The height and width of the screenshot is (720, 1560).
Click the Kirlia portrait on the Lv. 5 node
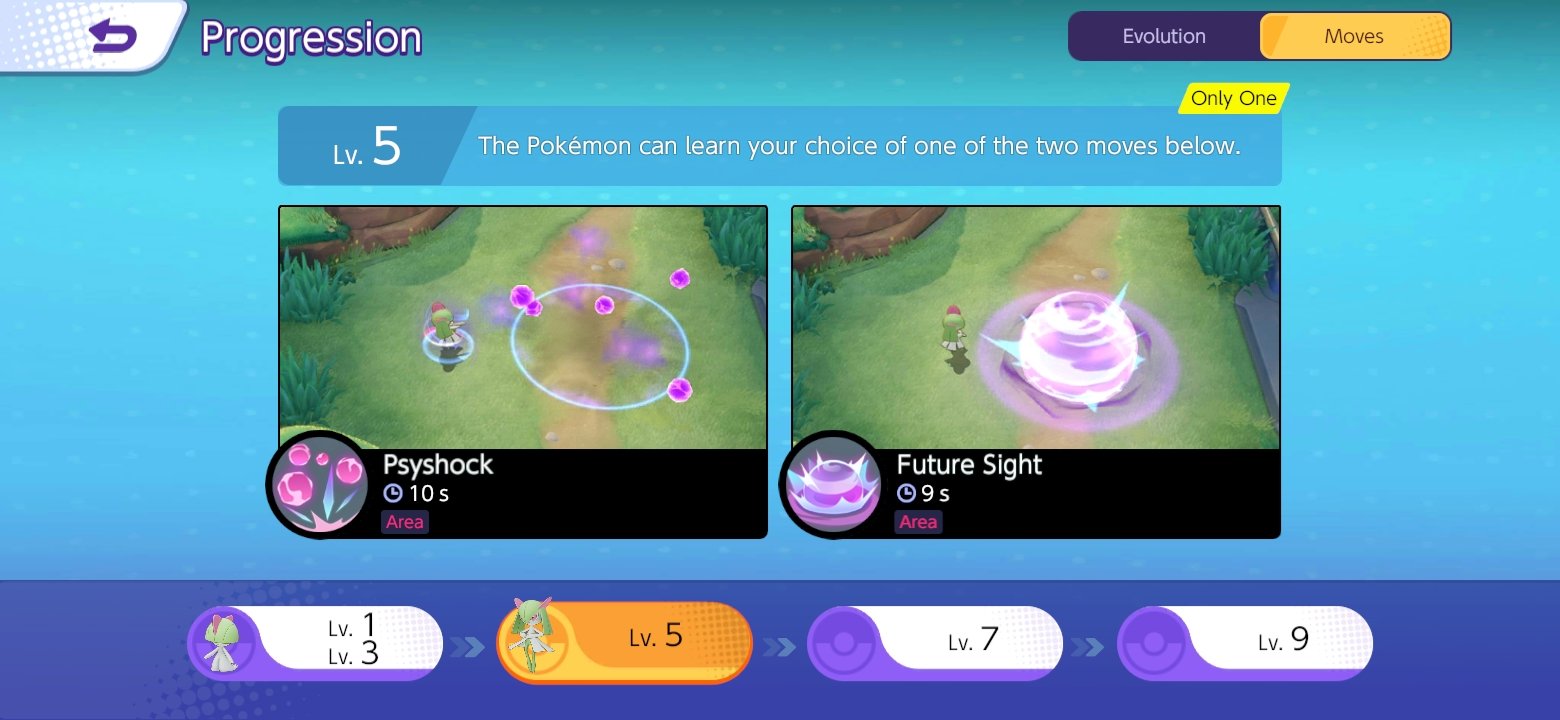532,641
